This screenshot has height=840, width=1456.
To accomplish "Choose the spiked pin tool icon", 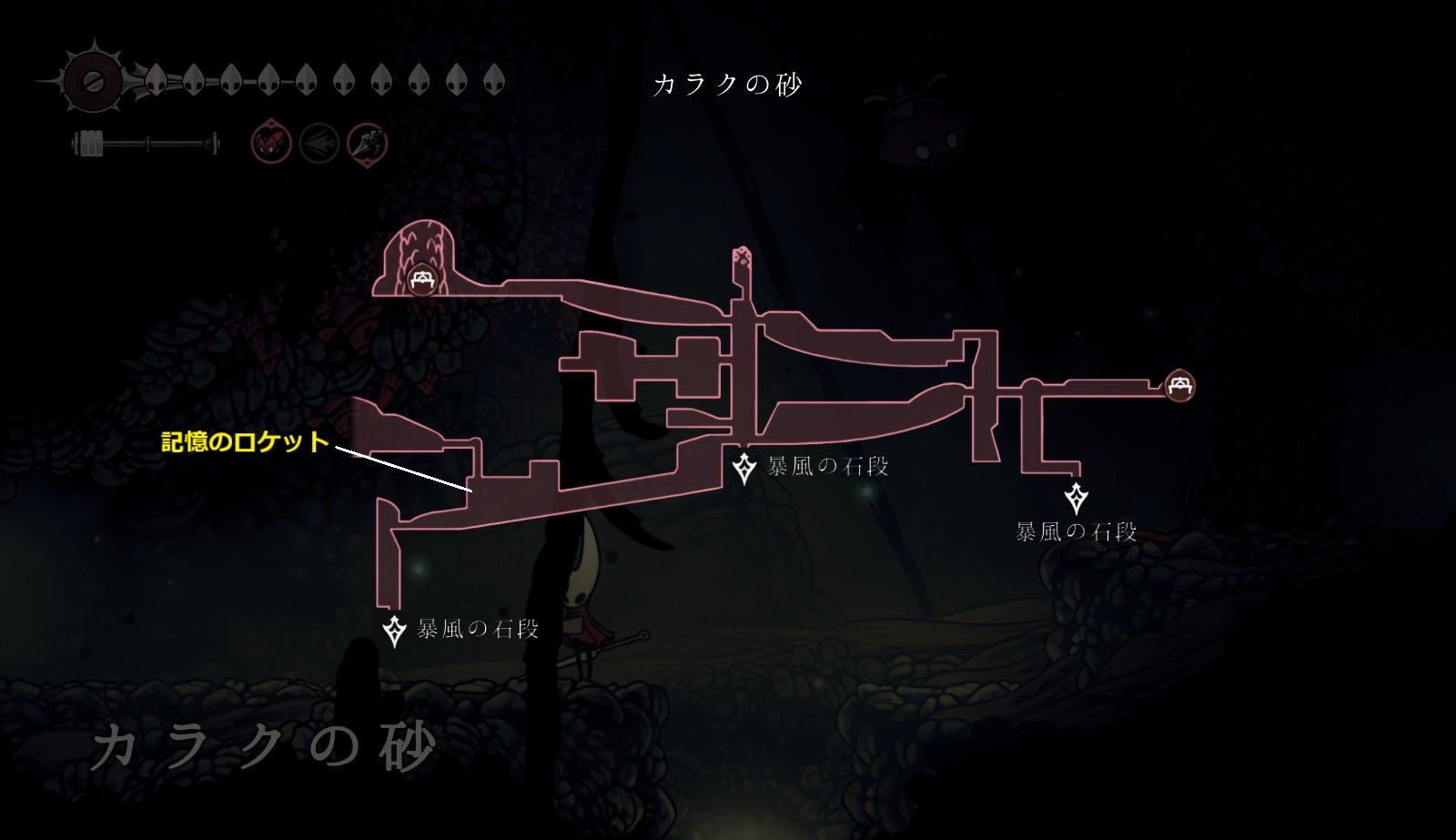I will 368,144.
